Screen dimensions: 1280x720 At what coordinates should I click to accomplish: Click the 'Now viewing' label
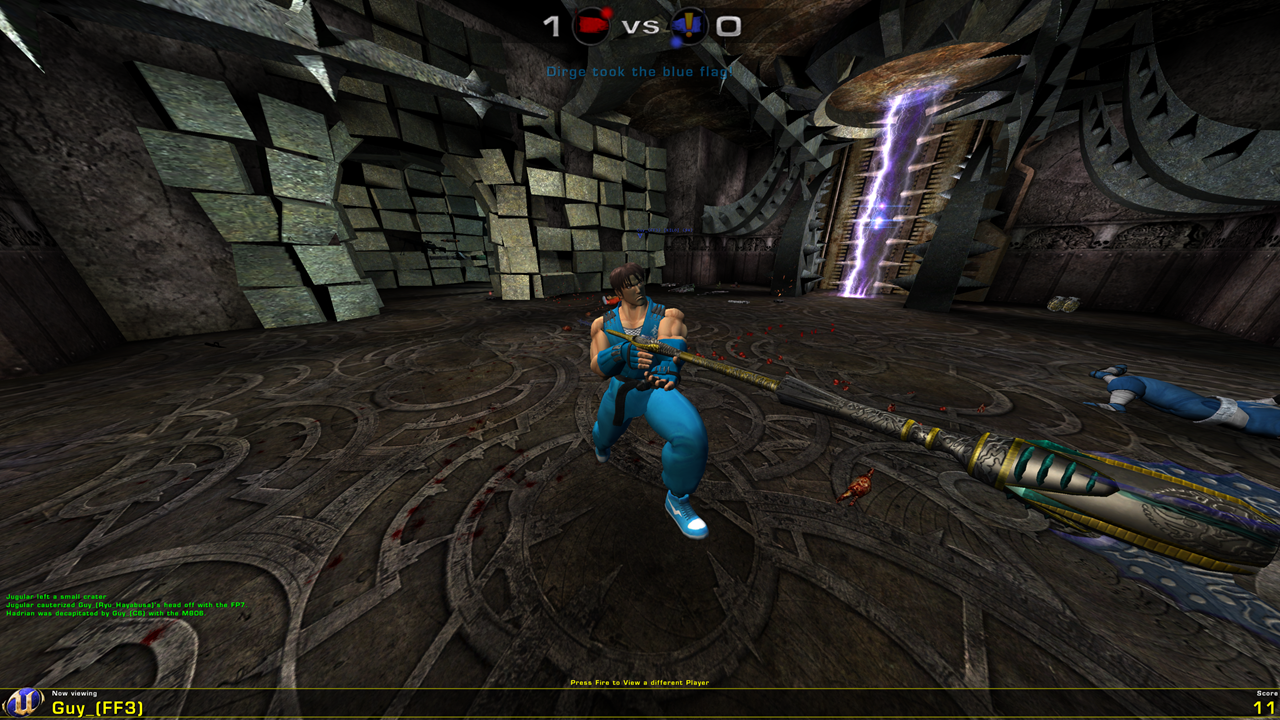click(75, 694)
